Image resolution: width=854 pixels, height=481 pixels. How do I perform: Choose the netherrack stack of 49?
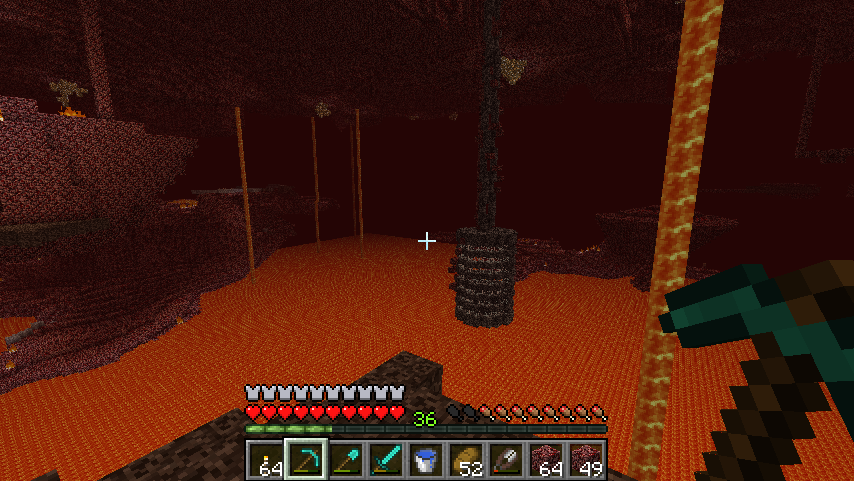click(x=586, y=460)
